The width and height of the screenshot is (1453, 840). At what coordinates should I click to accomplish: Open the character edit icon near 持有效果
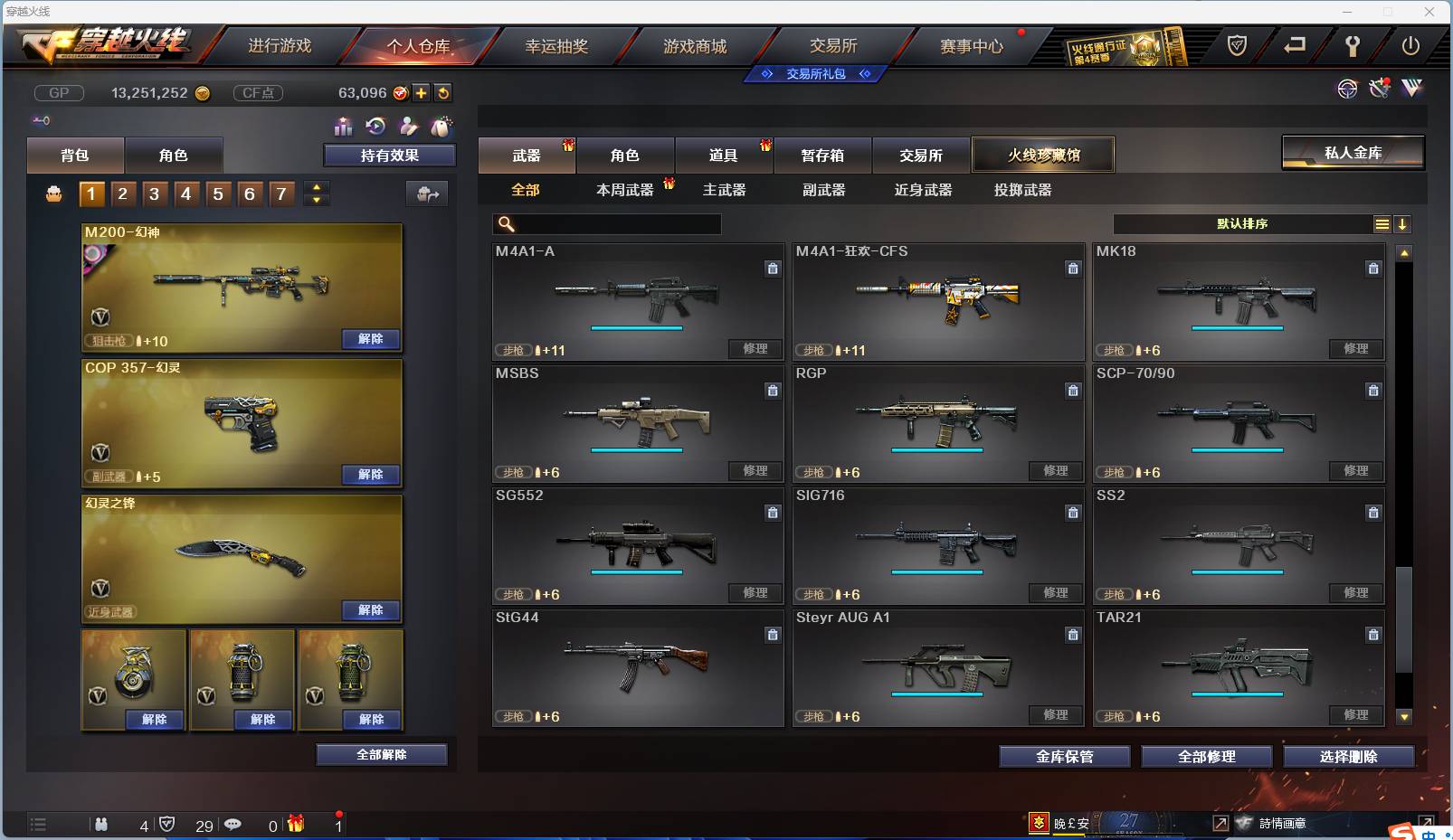click(409, 127)
